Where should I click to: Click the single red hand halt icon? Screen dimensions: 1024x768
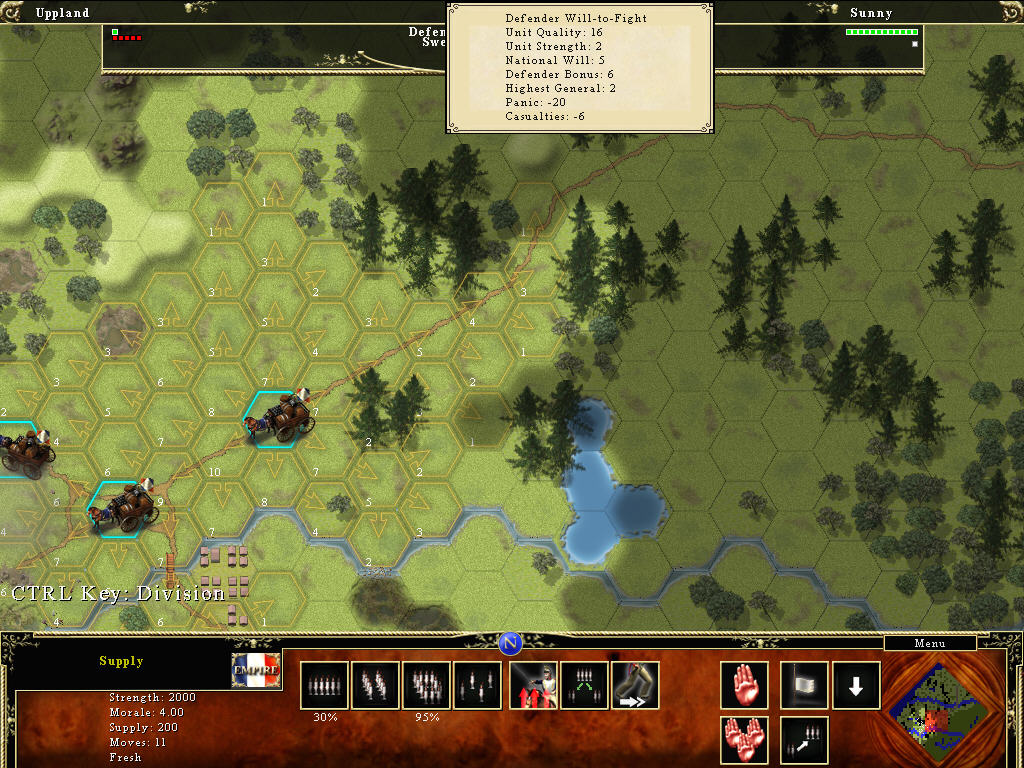[x=744, y=685]
